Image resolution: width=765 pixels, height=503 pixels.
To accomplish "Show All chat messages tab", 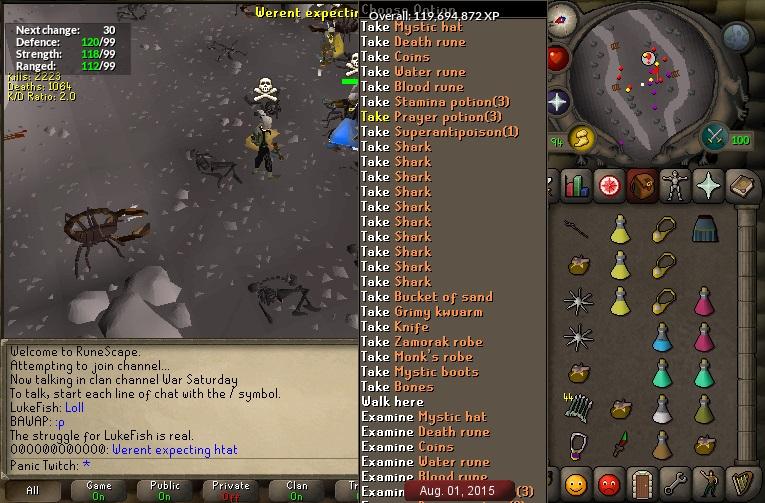I will click(33, 491).
